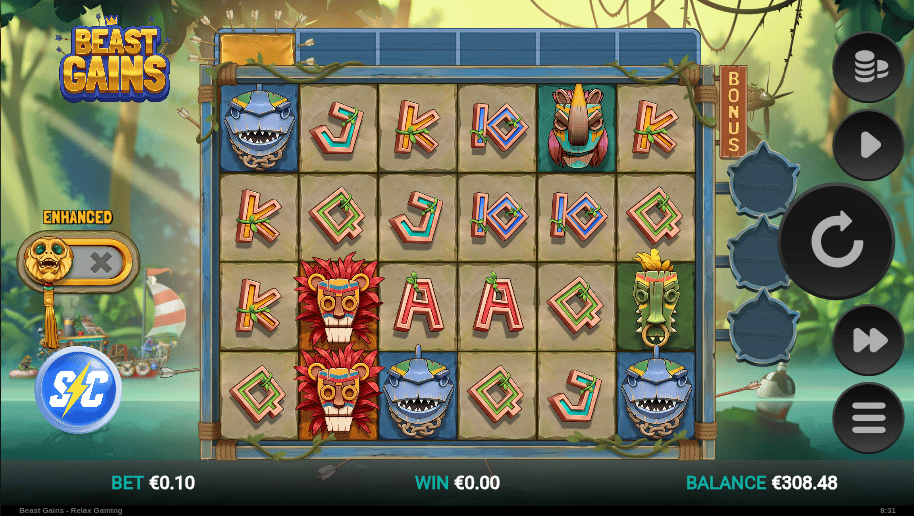The image size is (914, 516).
Task: Click the blue SC lightning badge
Action: click(x=77, y=389)
